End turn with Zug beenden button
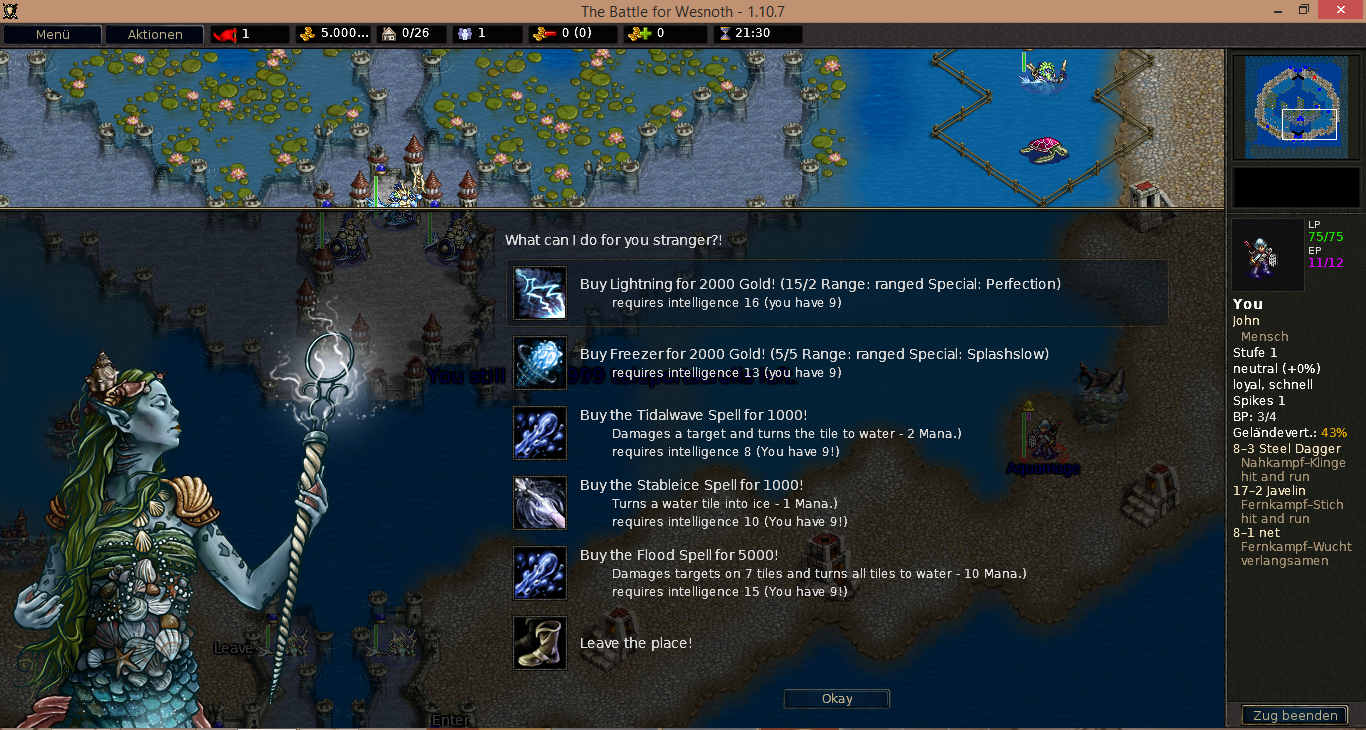This screenshot has width=1366, height=730. click(x=1295, y=715)
